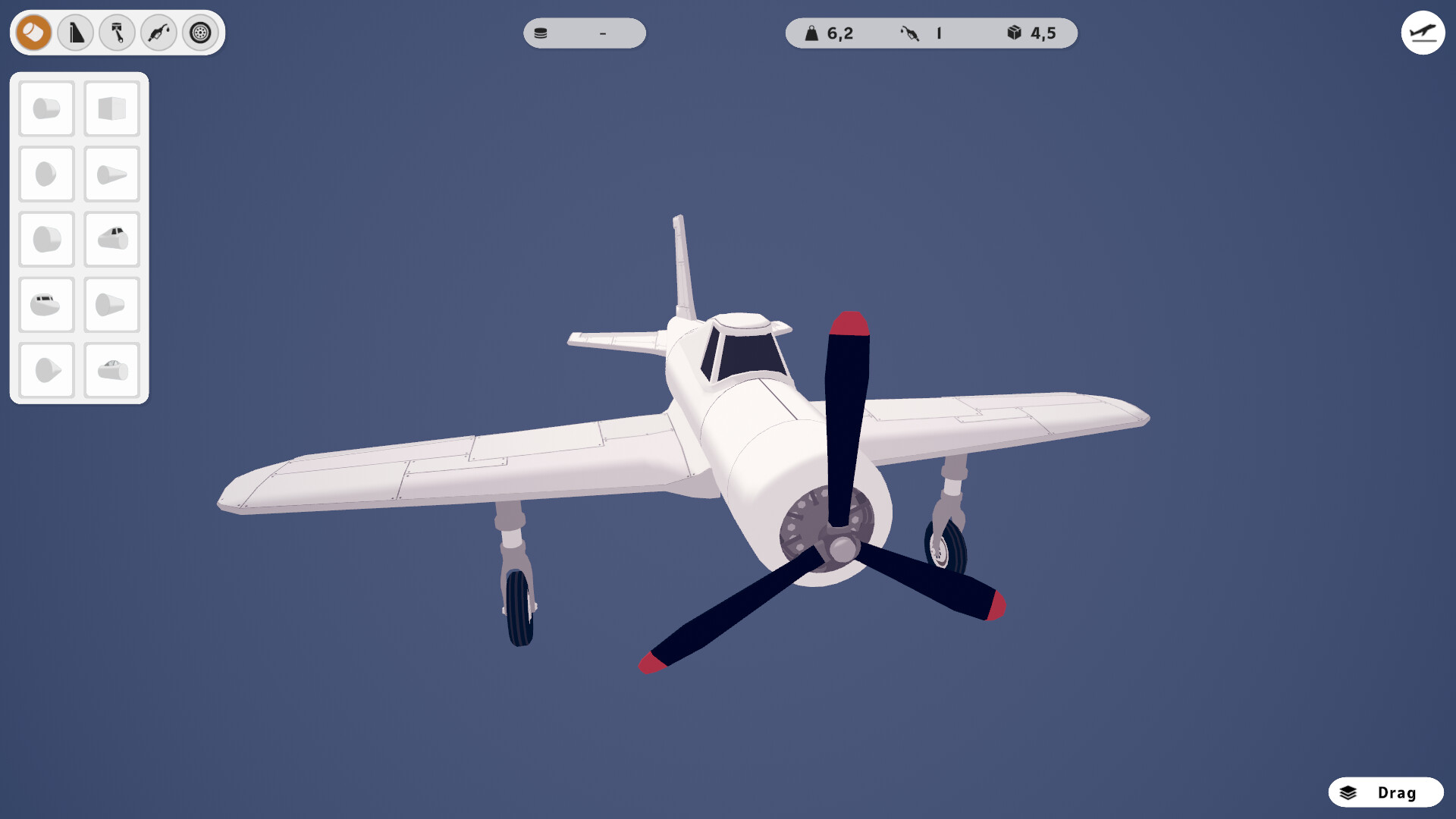The height and width of the screenshot is (819, 1456).
Task: Expand the stacked layers counter at top
Action: 584,33
